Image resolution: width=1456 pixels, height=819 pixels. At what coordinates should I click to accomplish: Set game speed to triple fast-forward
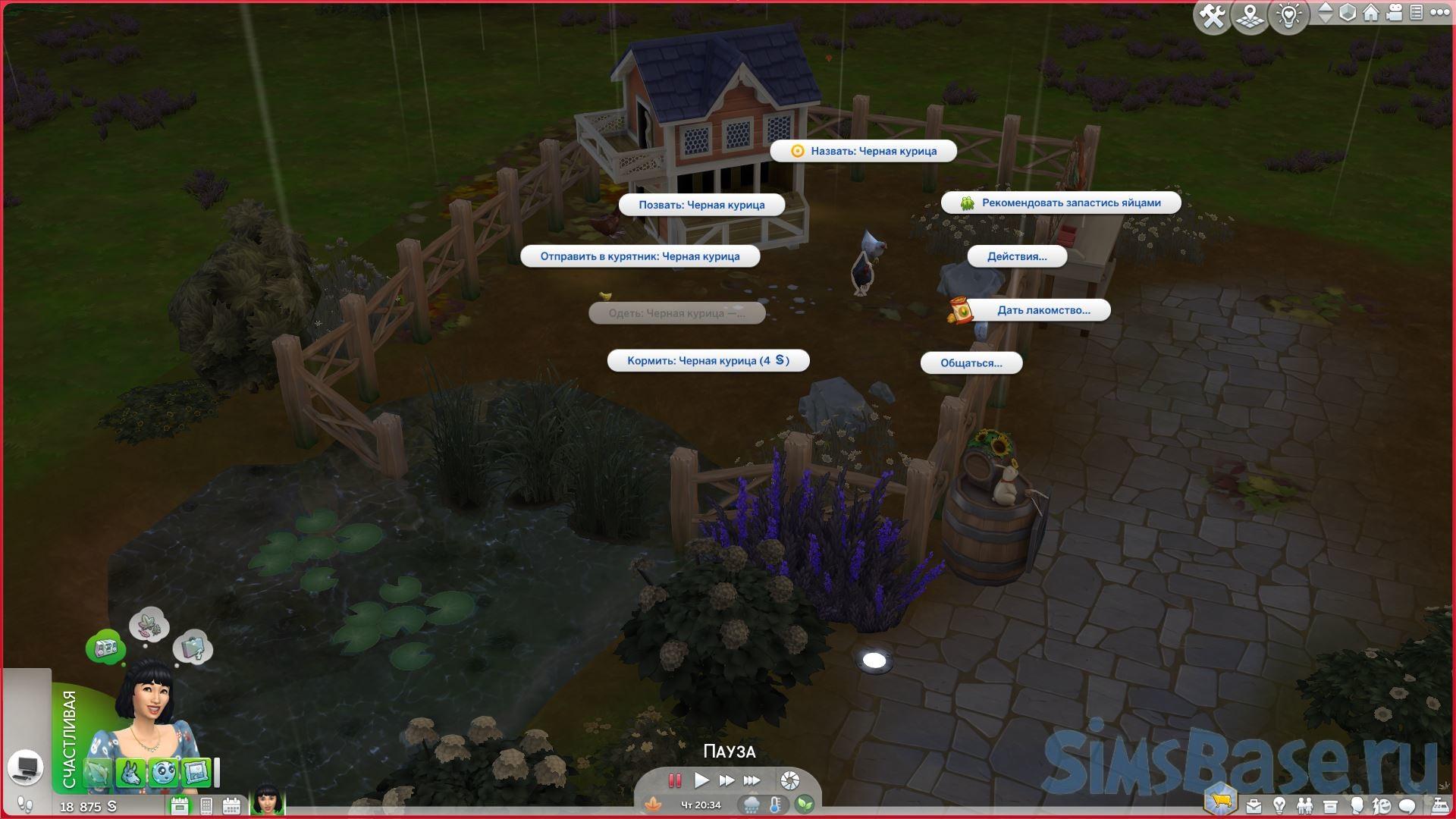coord(752,780)
